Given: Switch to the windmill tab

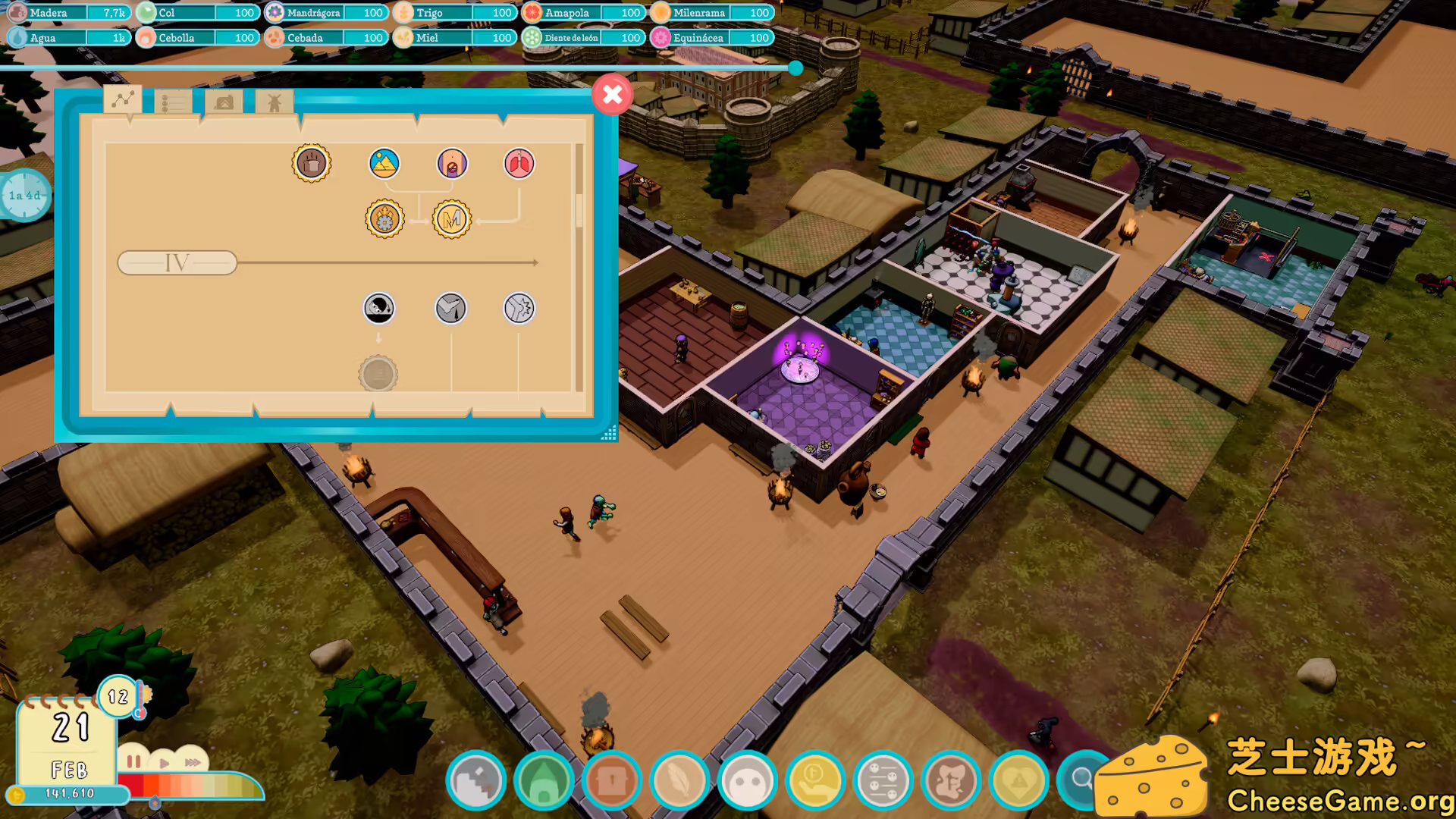Looking at the screenshot, I should [274, 102].
